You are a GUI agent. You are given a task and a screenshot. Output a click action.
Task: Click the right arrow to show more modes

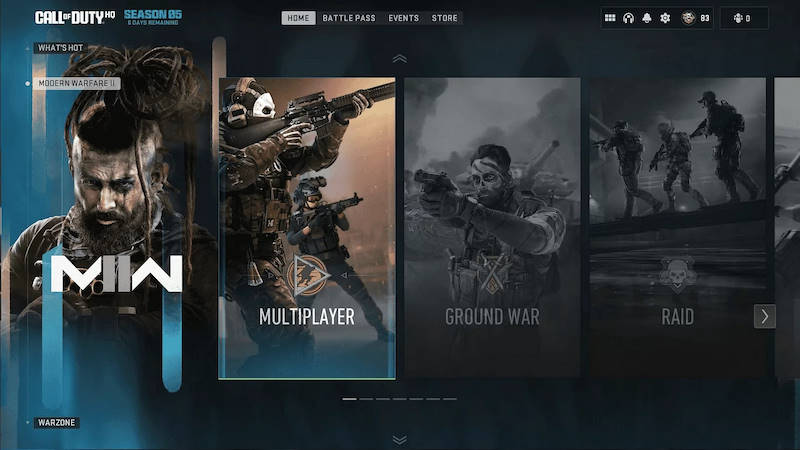pos(765,316)
